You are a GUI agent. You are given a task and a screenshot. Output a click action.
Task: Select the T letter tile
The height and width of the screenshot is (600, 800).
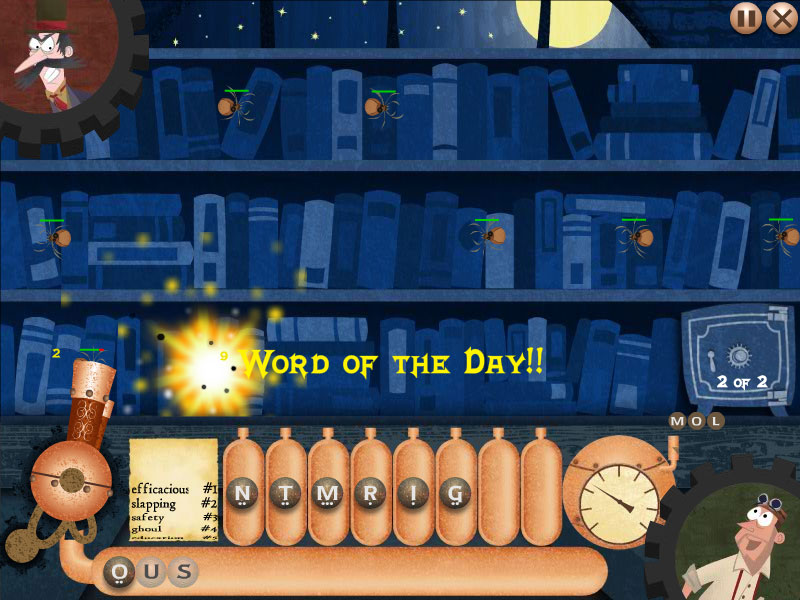click(285, 492)
